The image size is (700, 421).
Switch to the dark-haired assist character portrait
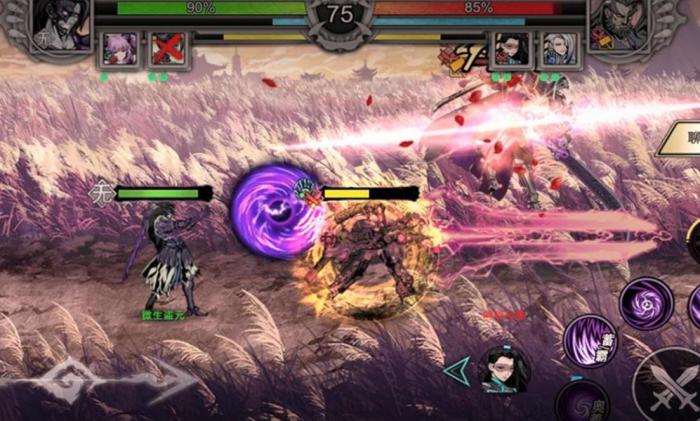pyautogui.click(x=505, y=370)
